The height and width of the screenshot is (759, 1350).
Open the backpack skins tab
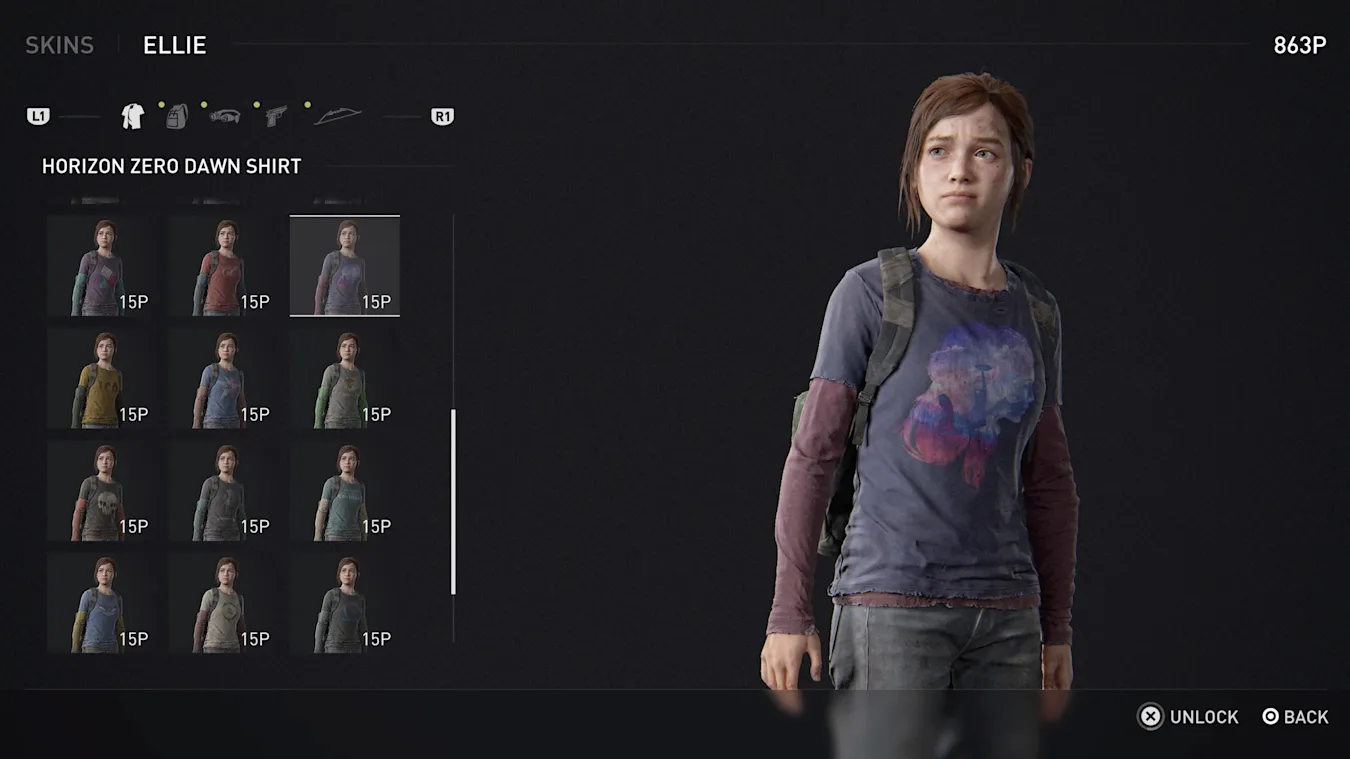[x=177, y=117]
